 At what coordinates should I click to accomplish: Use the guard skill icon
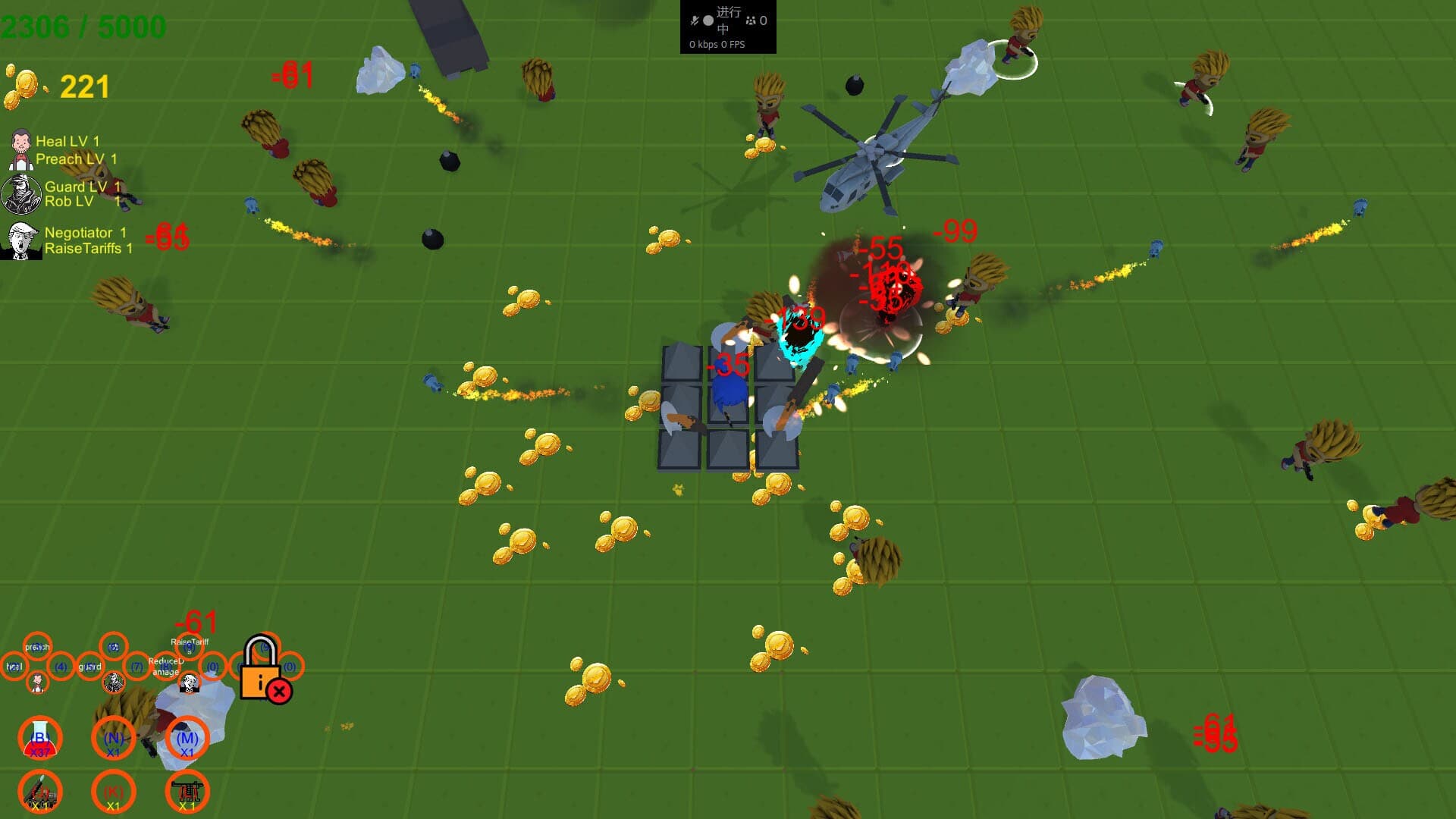tap(90, 667)
